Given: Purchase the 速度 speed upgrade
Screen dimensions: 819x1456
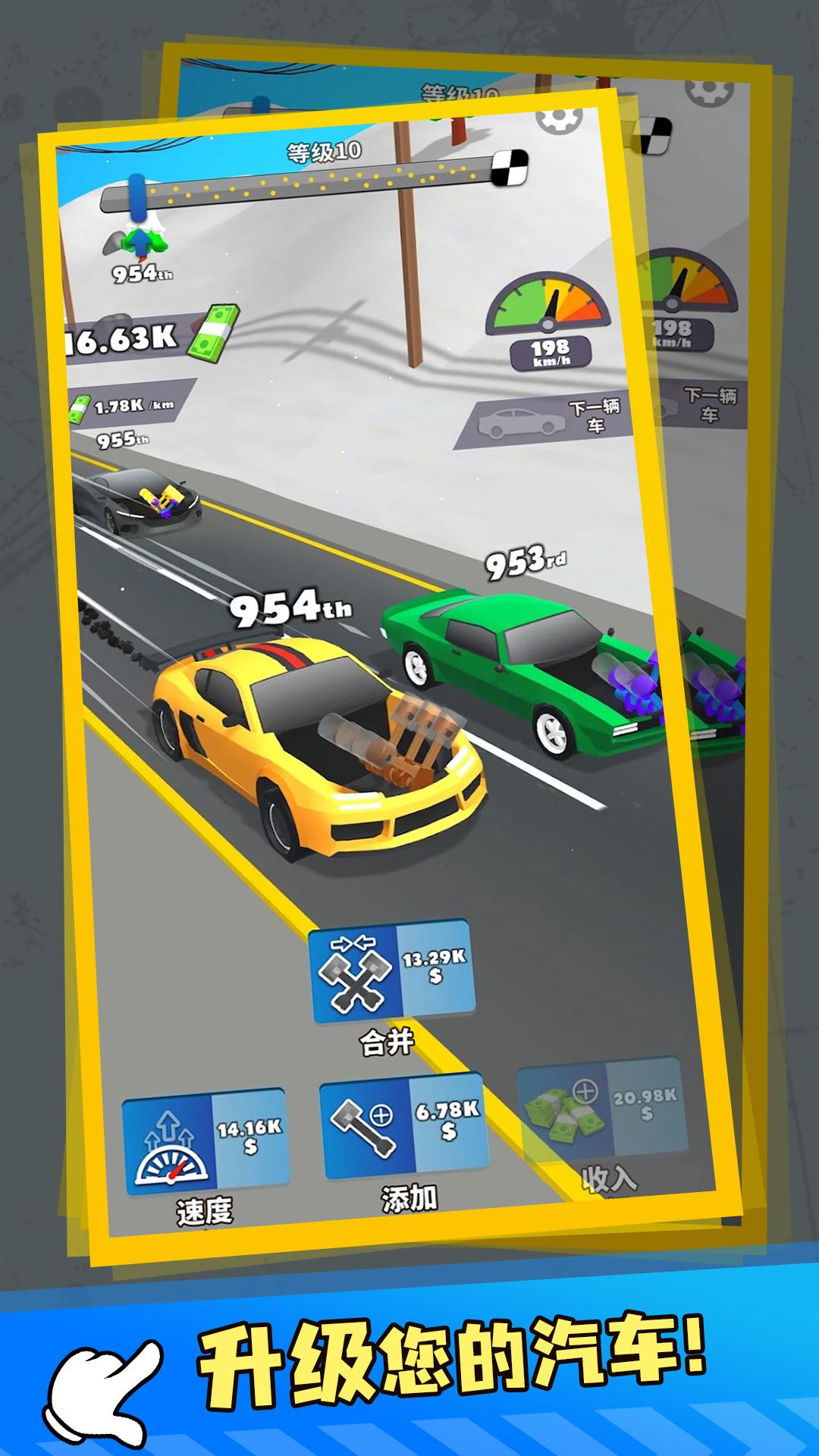Looking at the screenshot, I should tap(206, 1141).
